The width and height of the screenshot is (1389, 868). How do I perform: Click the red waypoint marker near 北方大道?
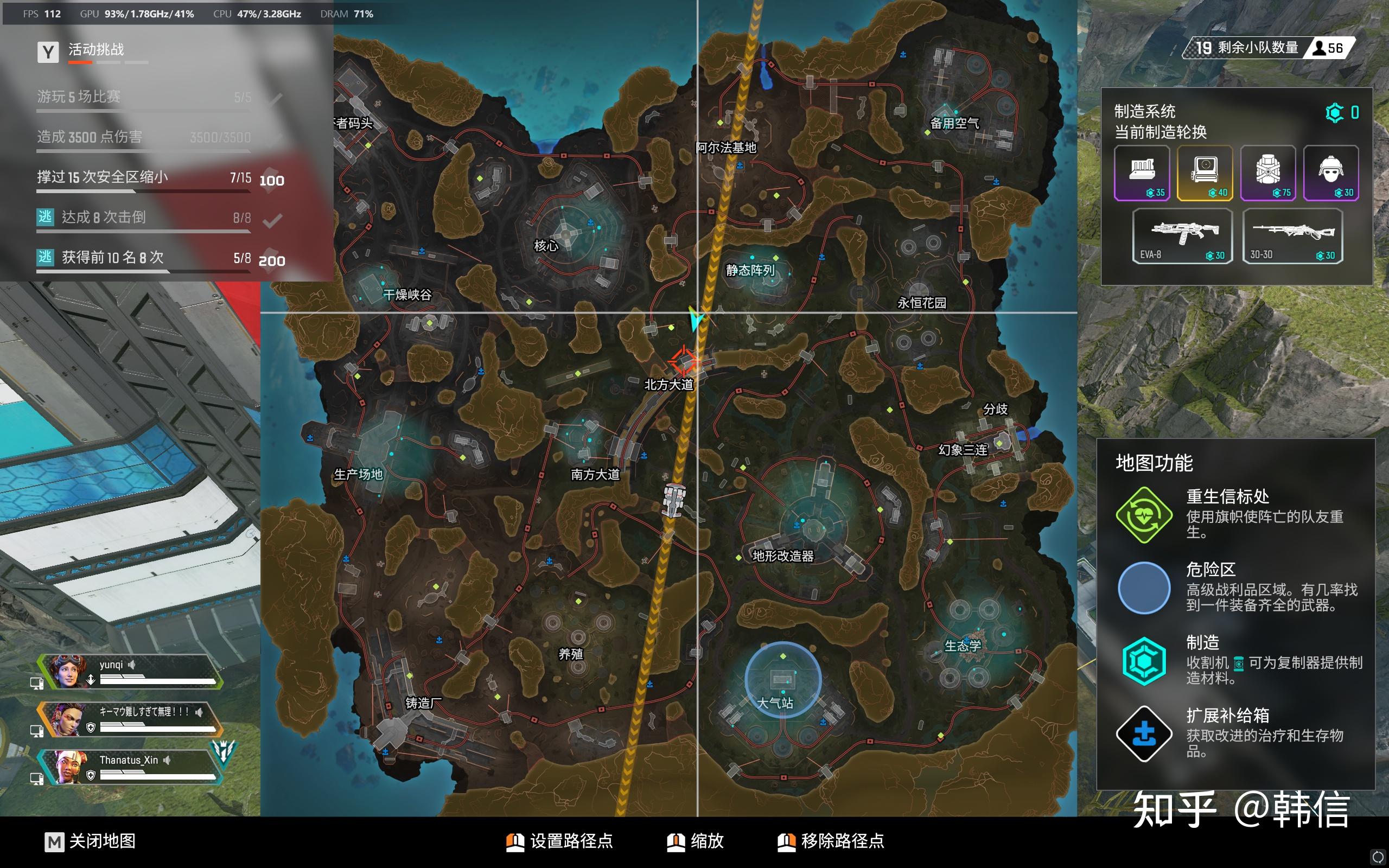(684, 362)
